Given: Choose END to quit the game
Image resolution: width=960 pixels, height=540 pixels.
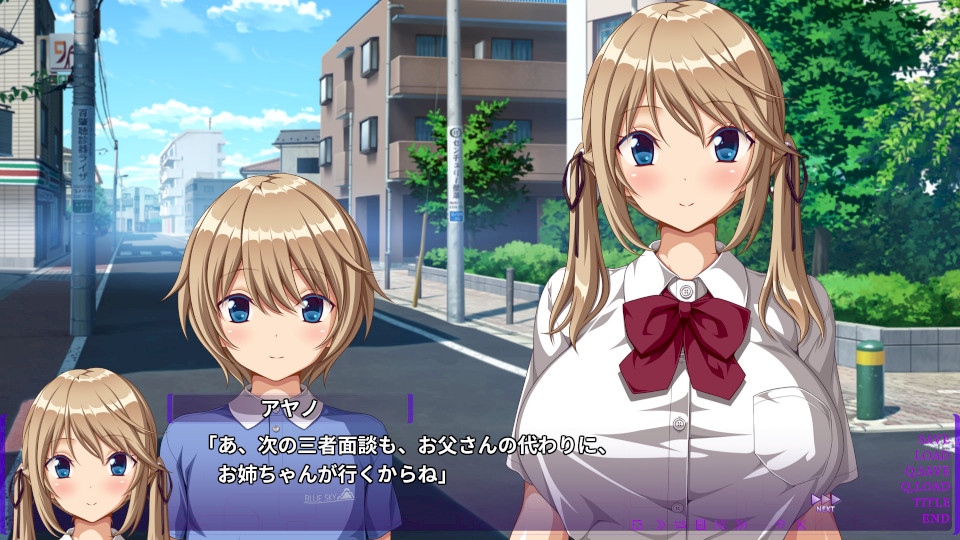Looking at the screenshot, I should pos(936,519).
